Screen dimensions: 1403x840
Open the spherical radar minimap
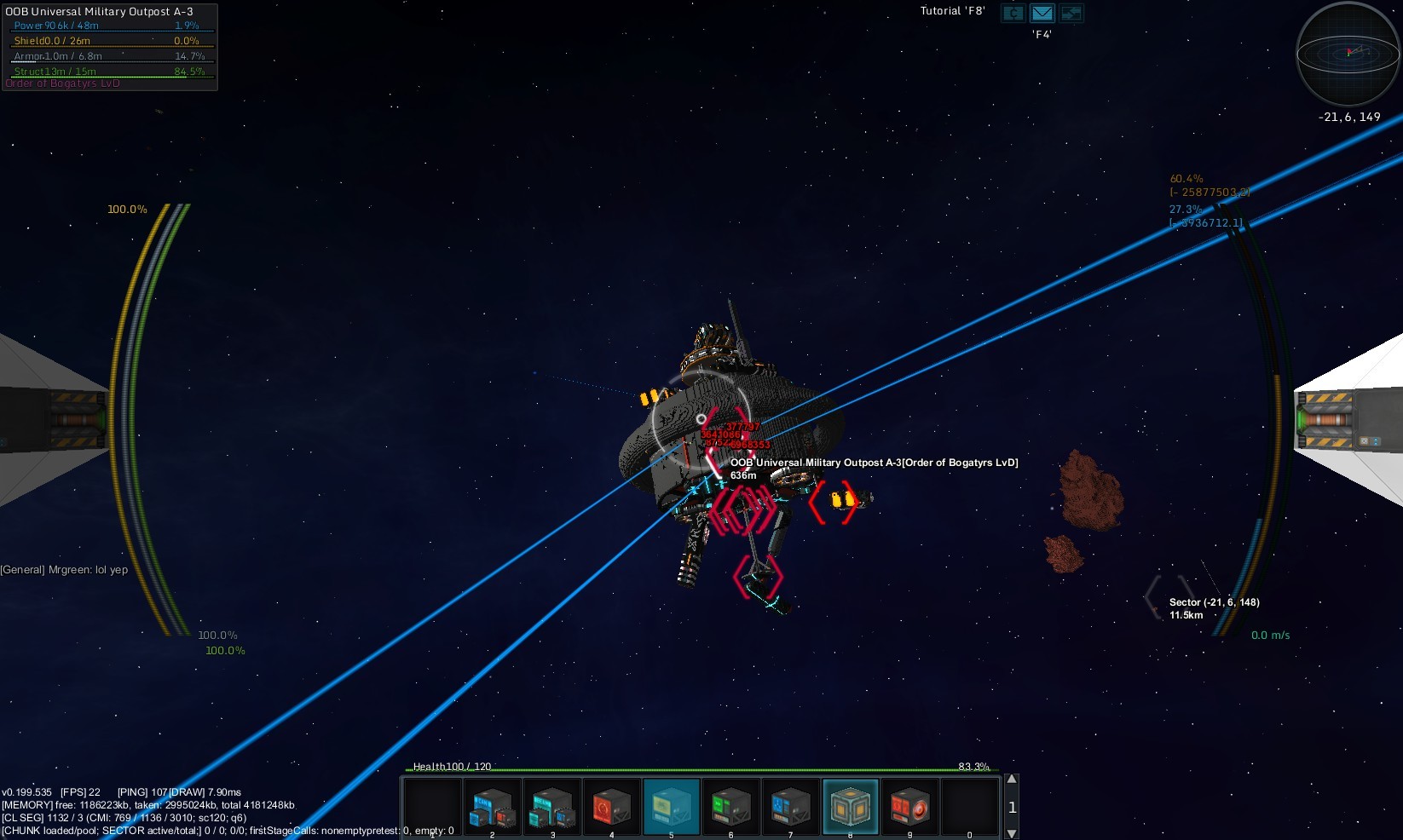click(x=1347, y=55)
